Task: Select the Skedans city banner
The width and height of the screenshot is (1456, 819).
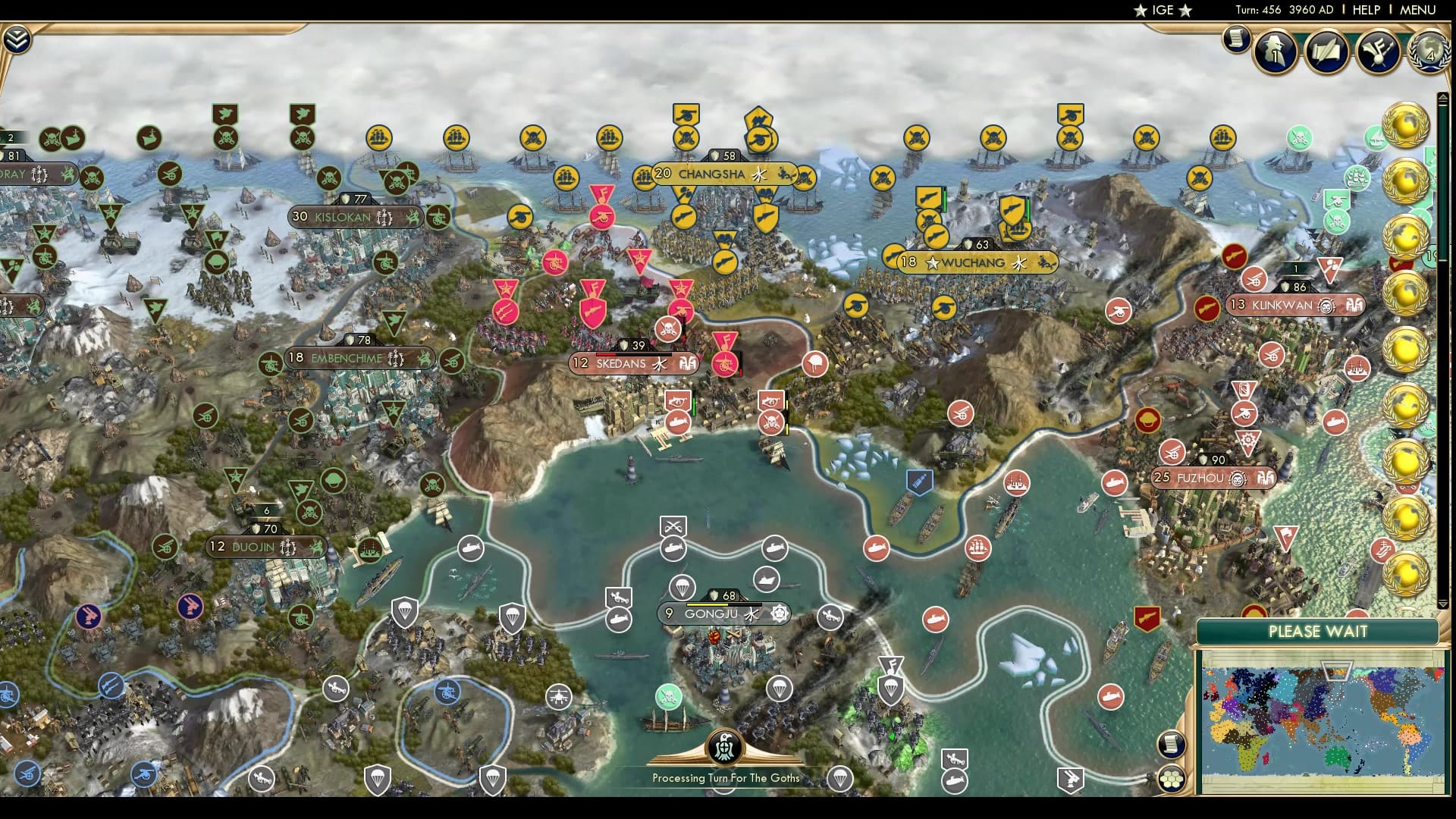Action: tap(620, 364)
